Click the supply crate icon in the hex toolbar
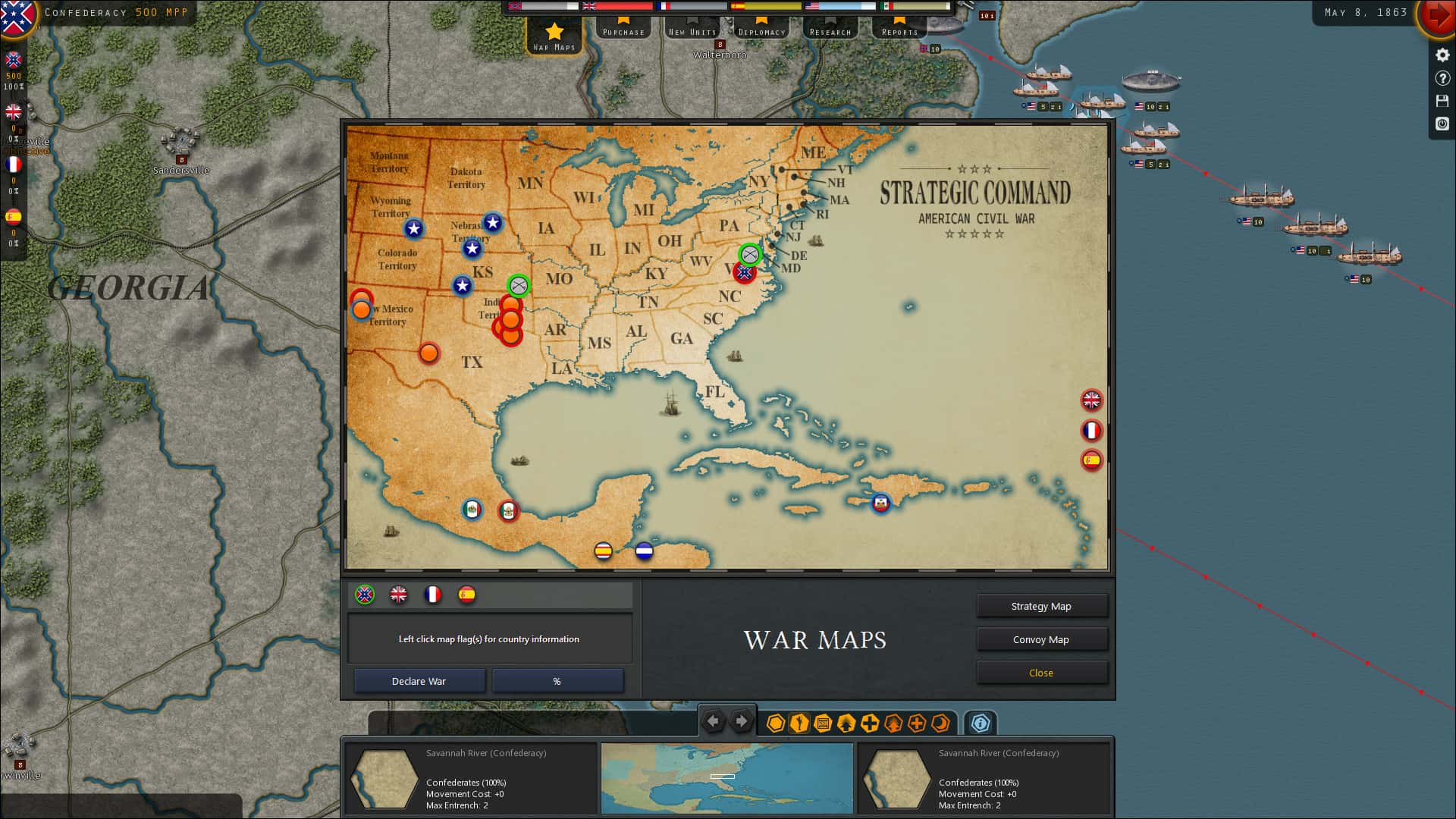This screenshot has height=819, width=1456. 822,724
